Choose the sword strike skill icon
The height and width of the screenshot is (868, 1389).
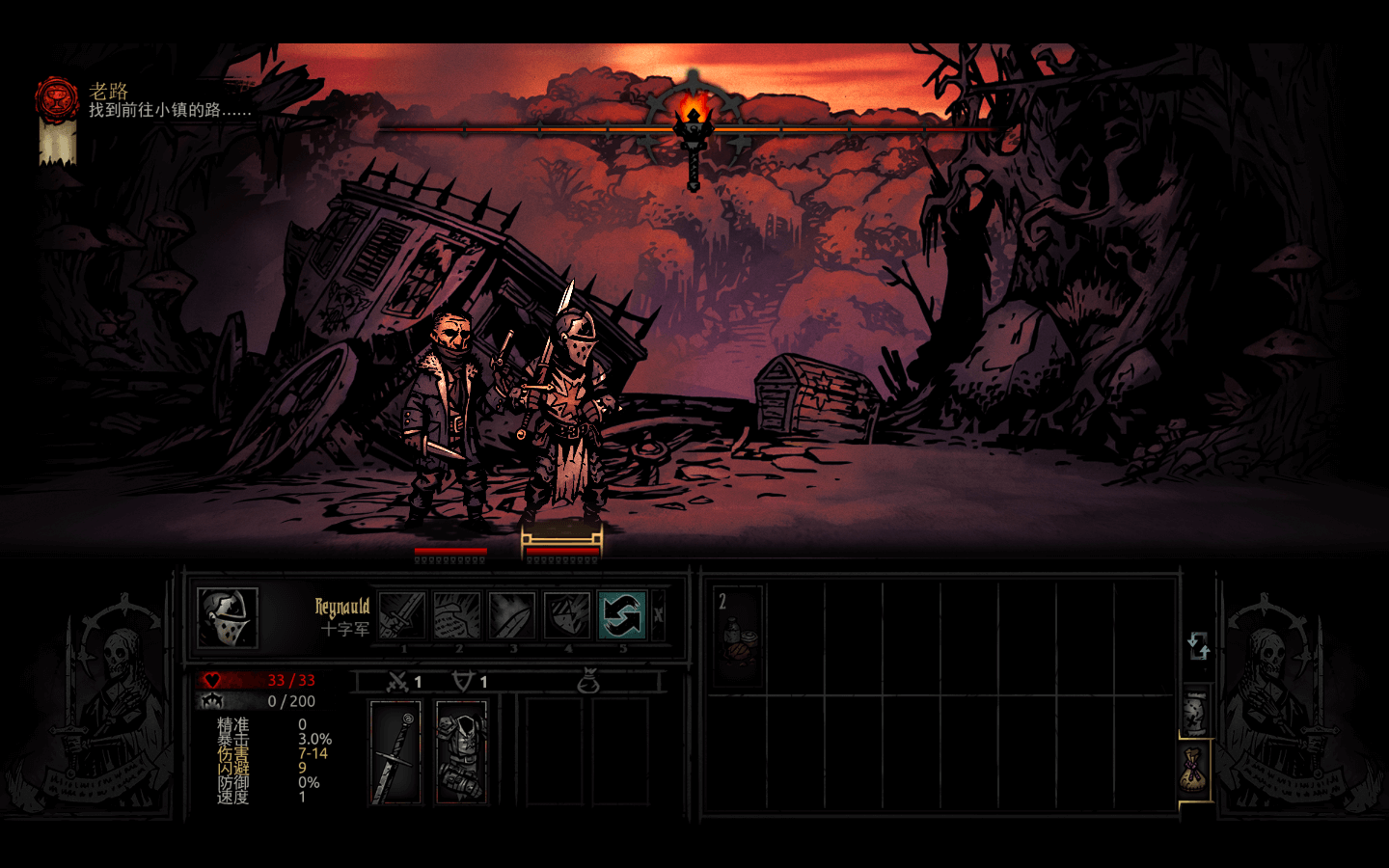[x=402, y=615]
